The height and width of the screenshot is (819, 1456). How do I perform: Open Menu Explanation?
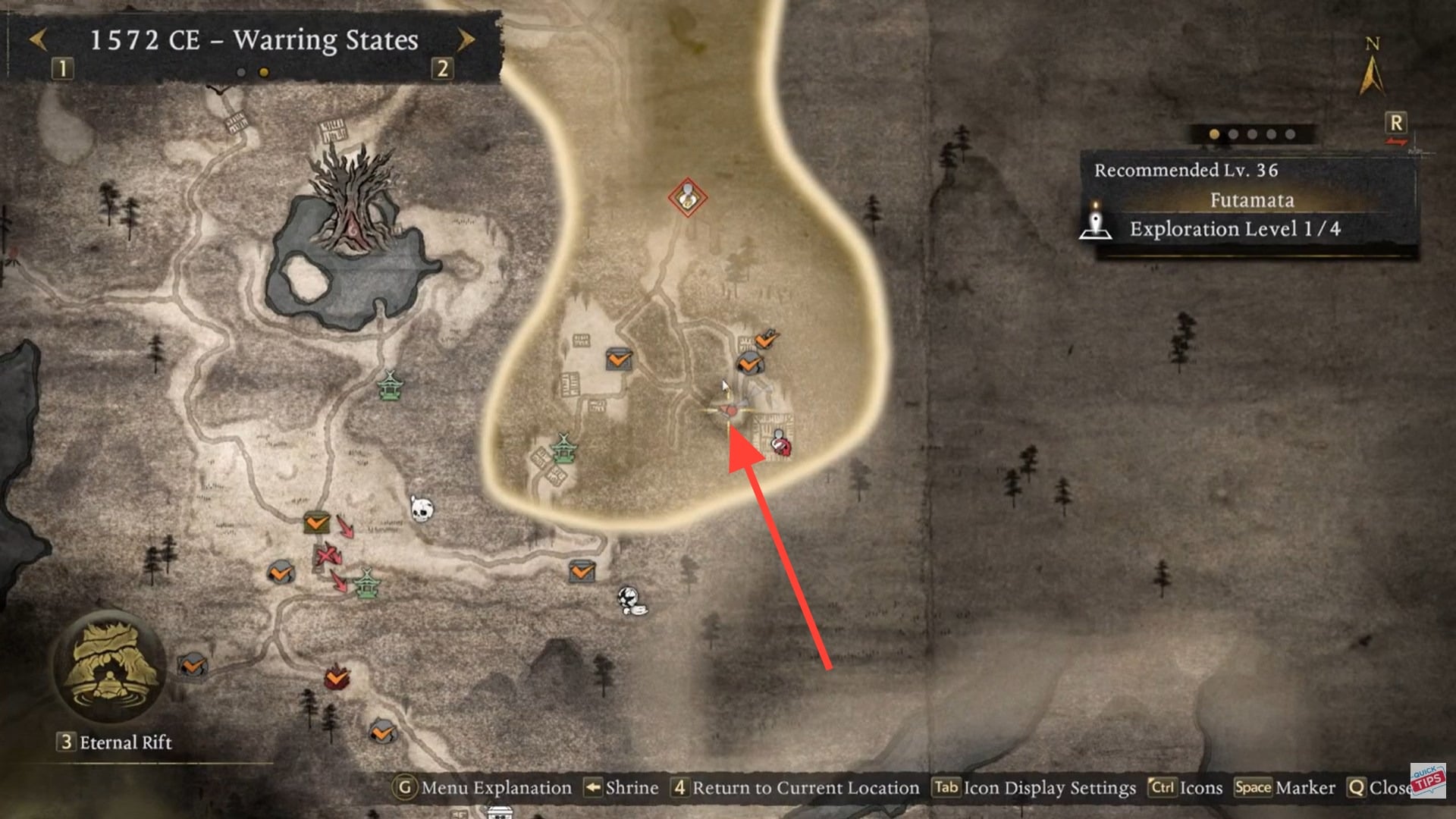[x=489, y=788]
